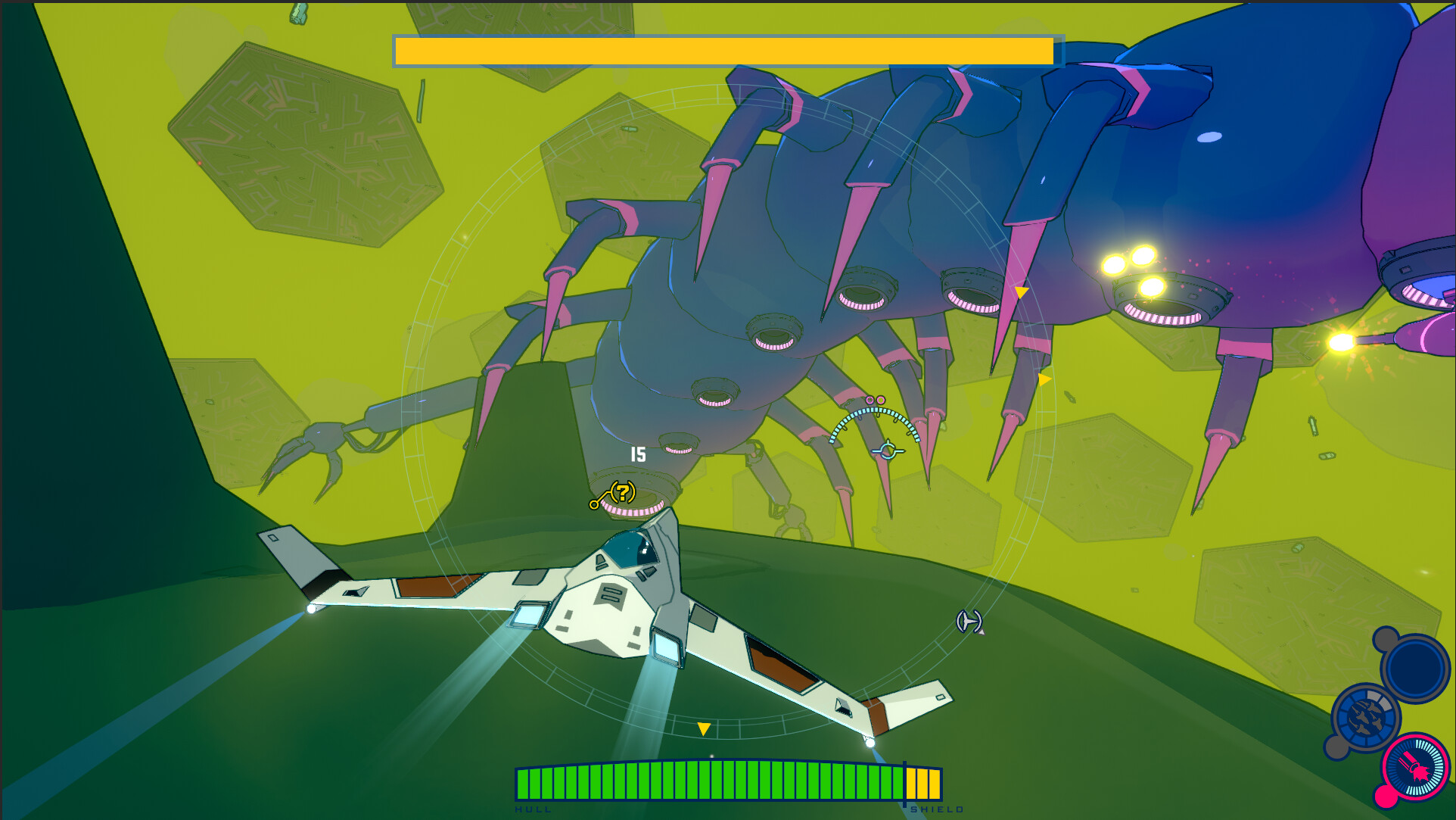Click the player ship's blue cockpit canopy
Screen dimensions: 1456x820
tap(630, 550)
